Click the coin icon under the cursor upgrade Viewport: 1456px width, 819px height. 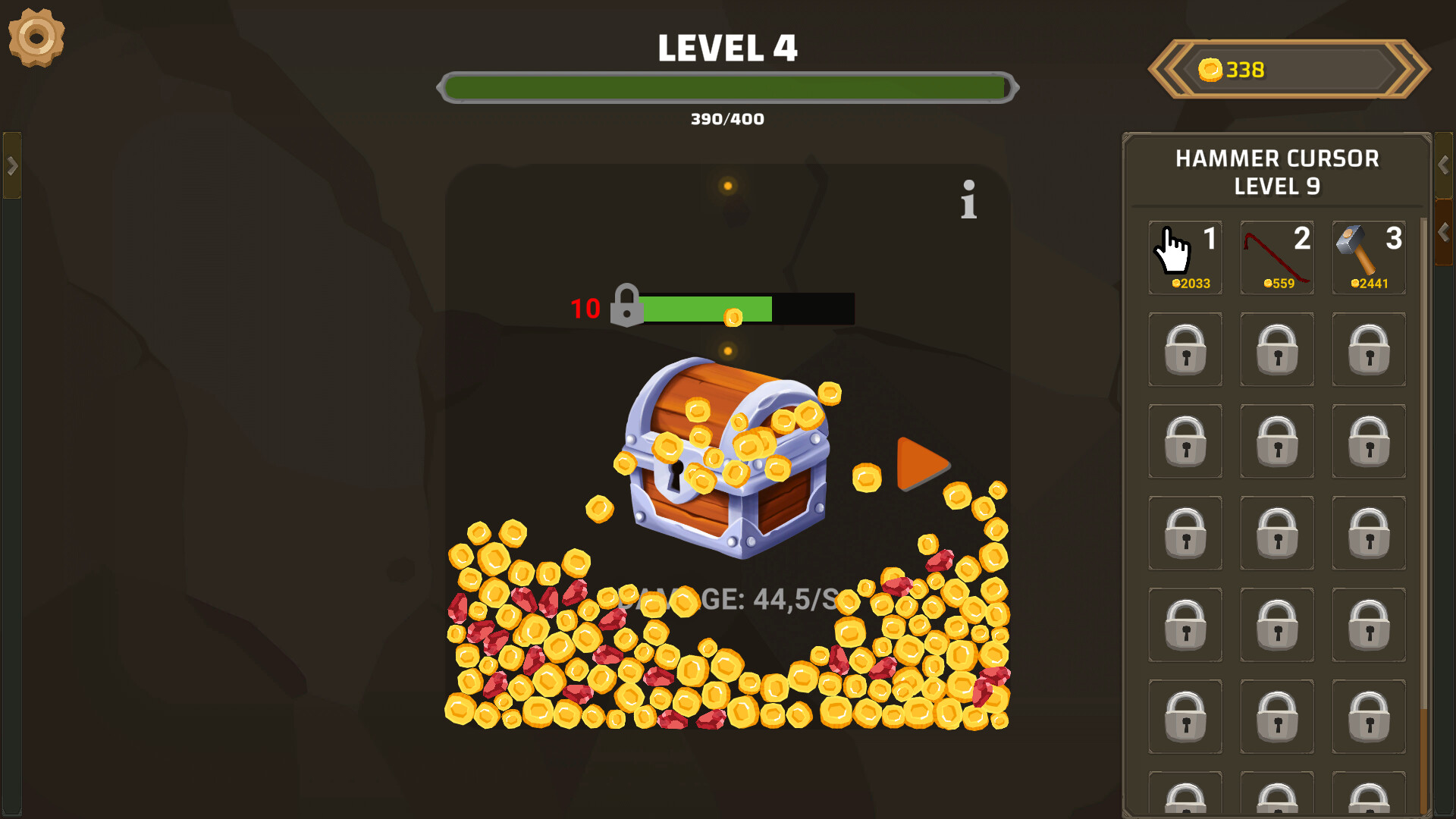click(1174, 284)
